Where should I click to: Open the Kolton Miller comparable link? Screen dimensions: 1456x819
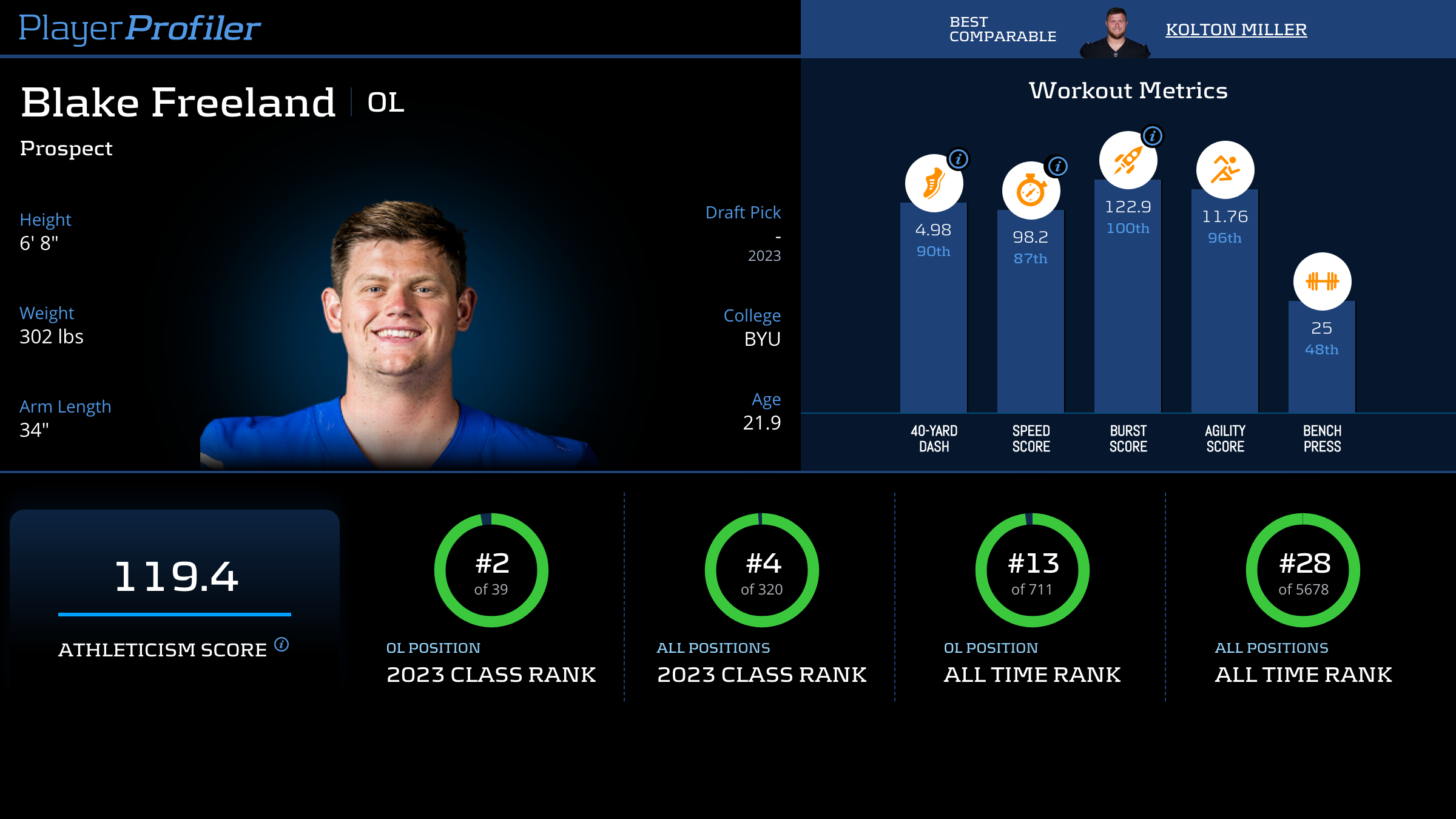pos(1236,30)
